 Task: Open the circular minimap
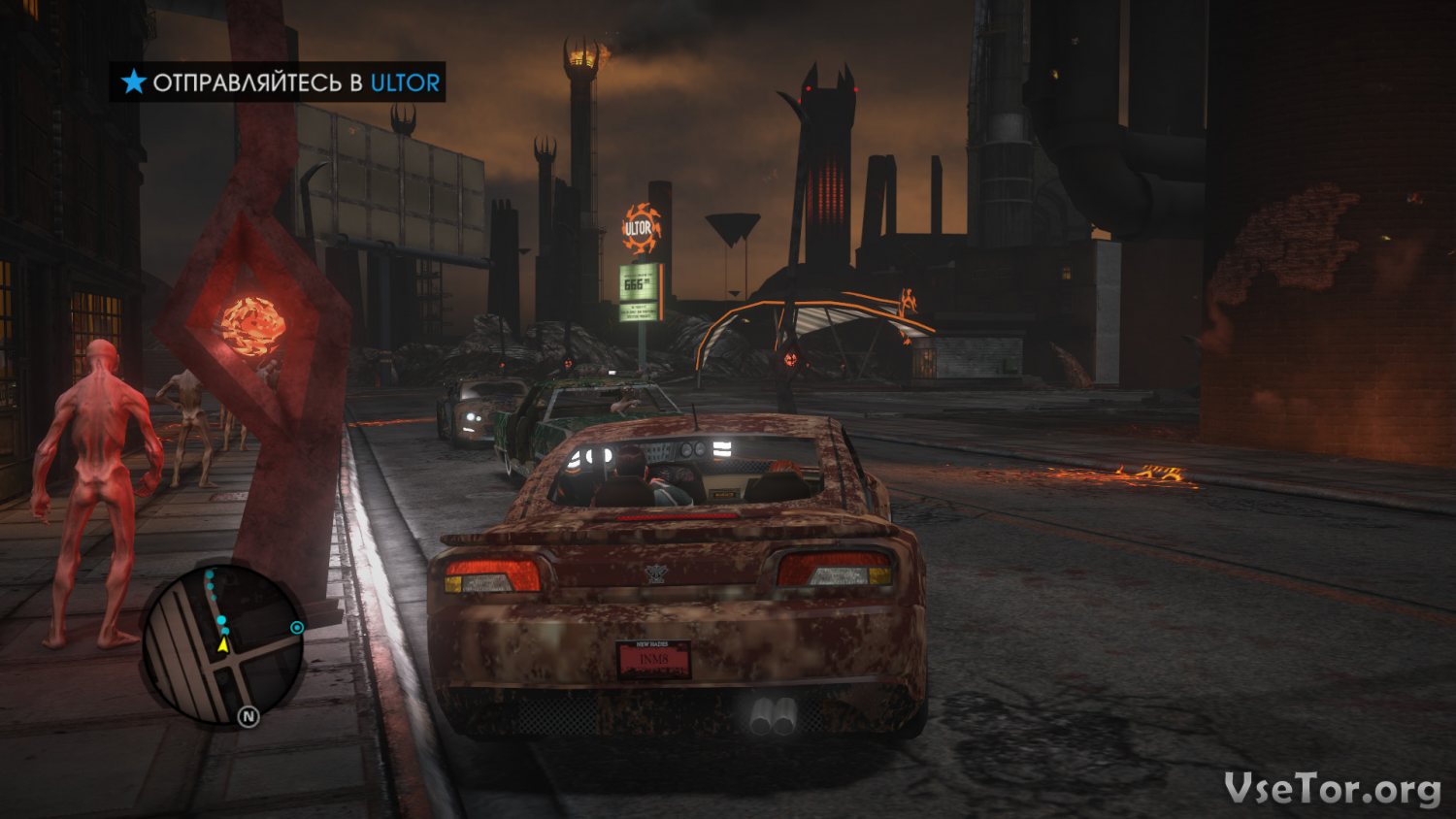pos(225,646)
